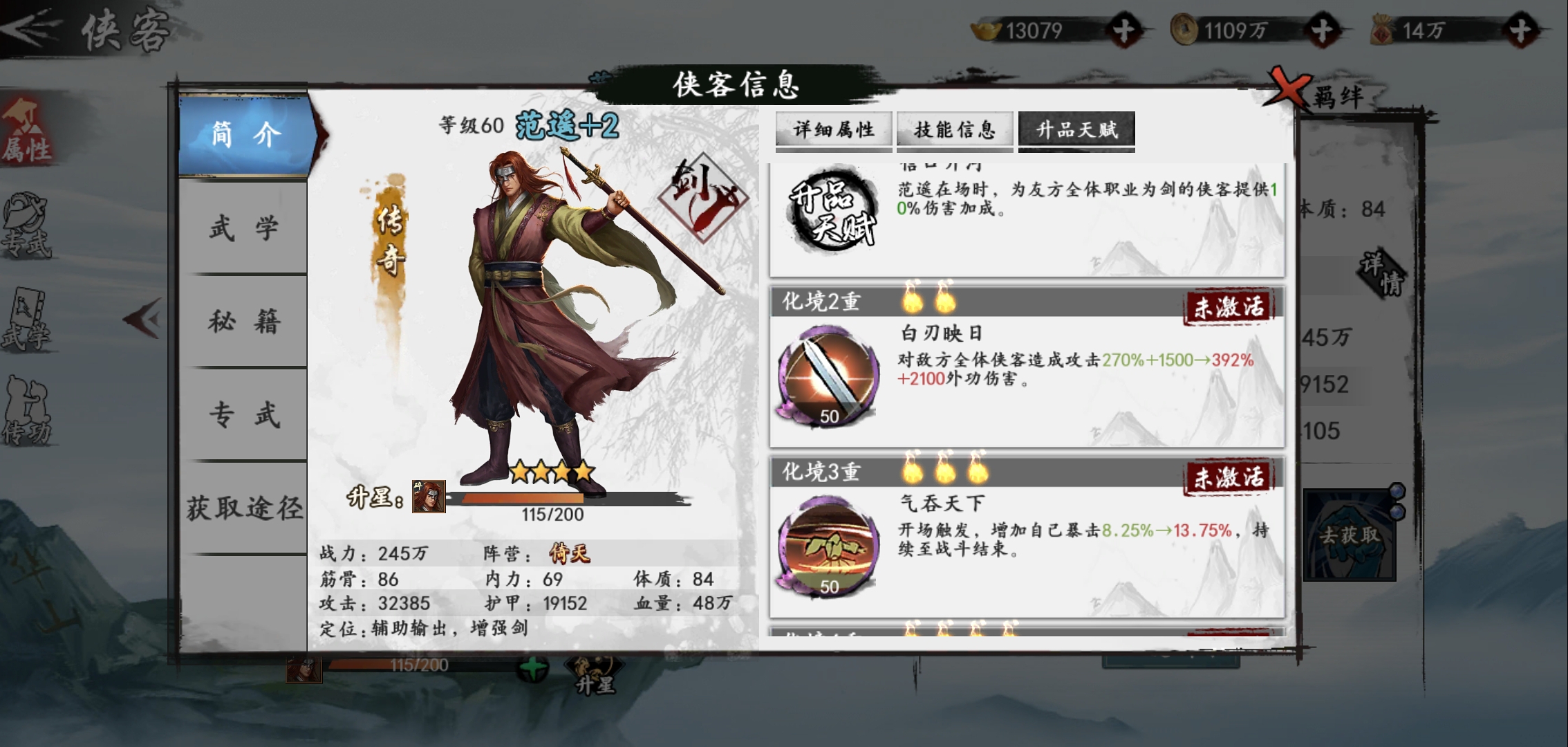Viewport: 1568px width, 747px height.
Task: Select the 升品天赋 panel
Action: click(x=1076, y=130)
